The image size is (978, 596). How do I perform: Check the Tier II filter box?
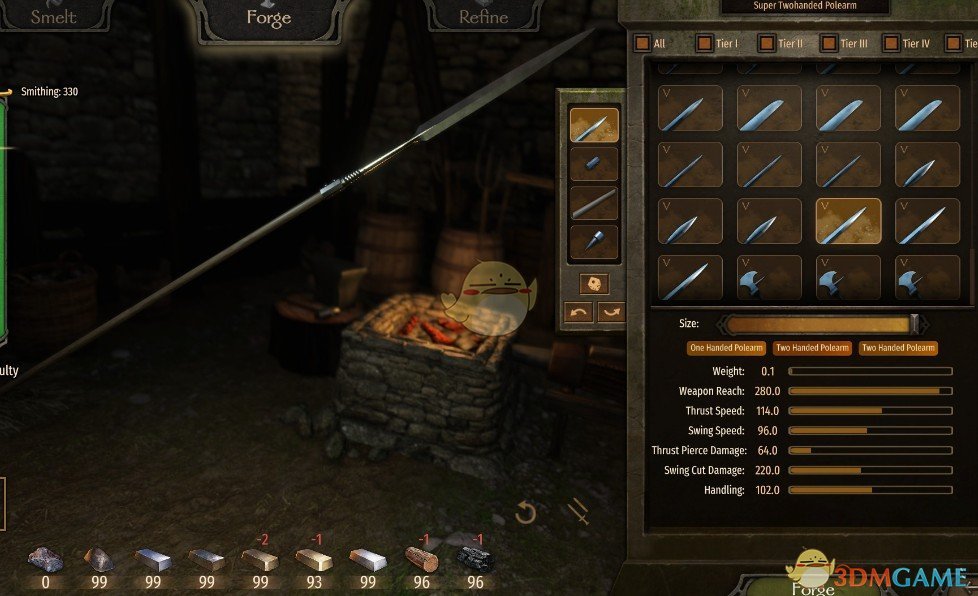click(766, 43)
